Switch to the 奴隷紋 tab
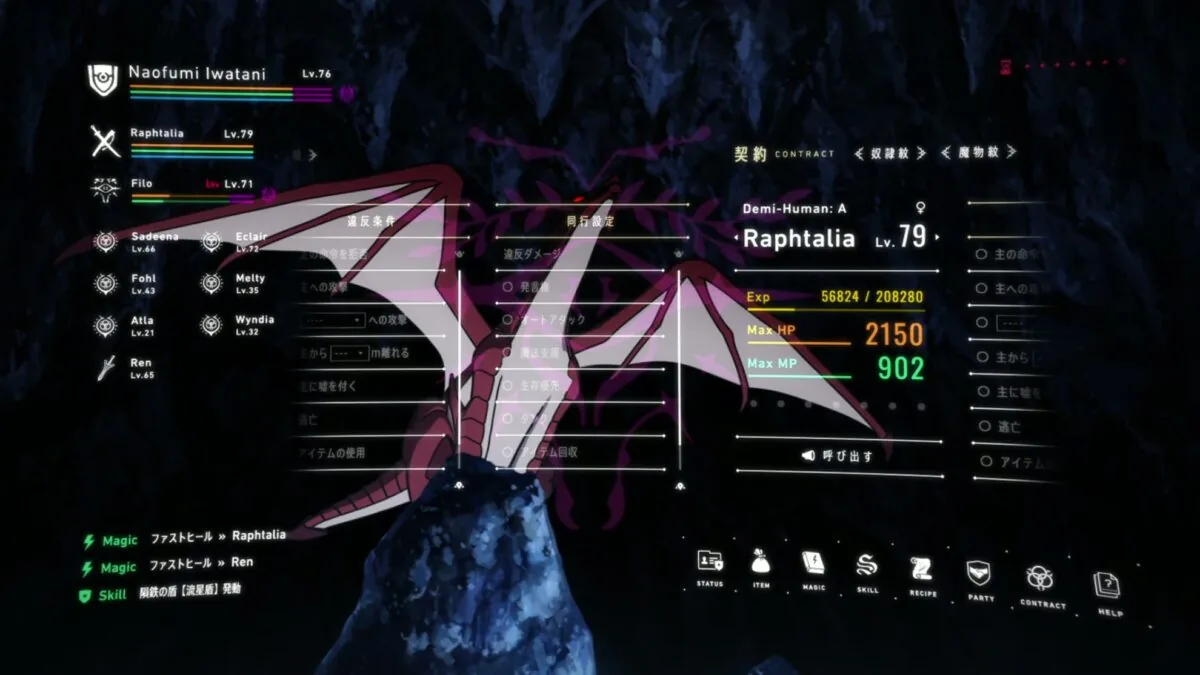Image resolution: width=1200 pixels, height=675 pixels. pos(891,153)
